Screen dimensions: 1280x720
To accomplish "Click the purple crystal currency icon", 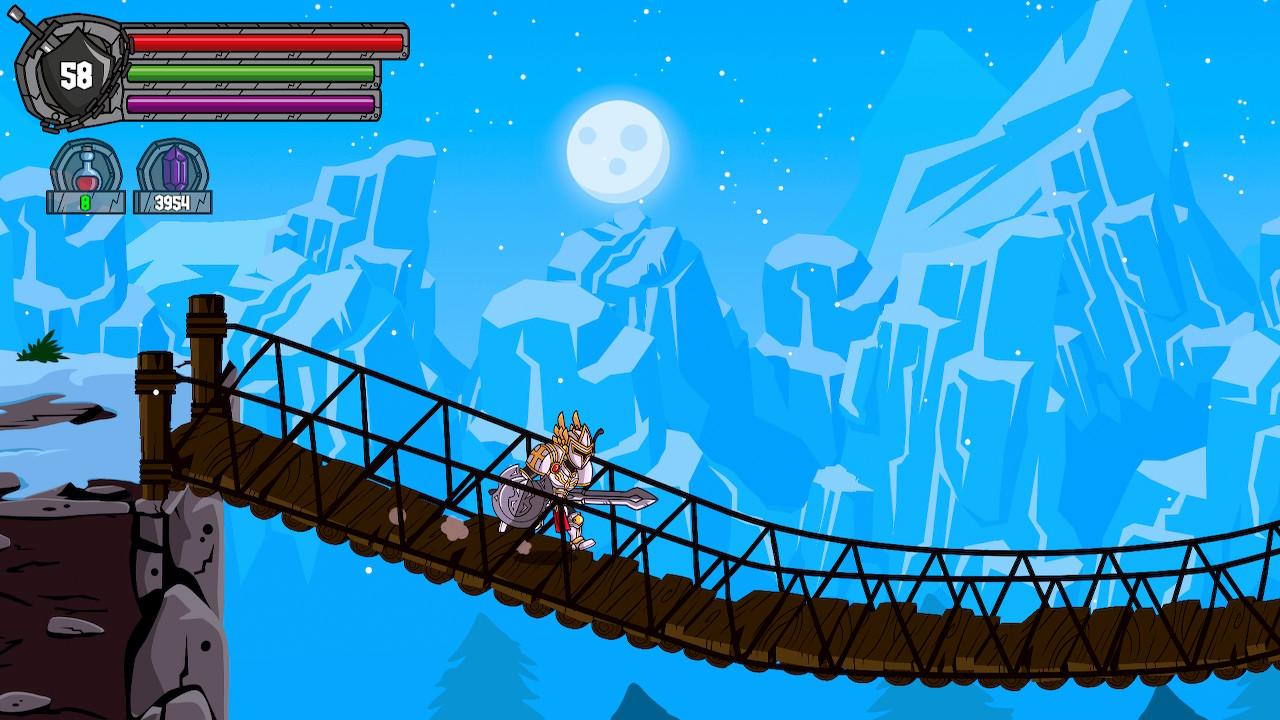I will (x=174, y=170).
